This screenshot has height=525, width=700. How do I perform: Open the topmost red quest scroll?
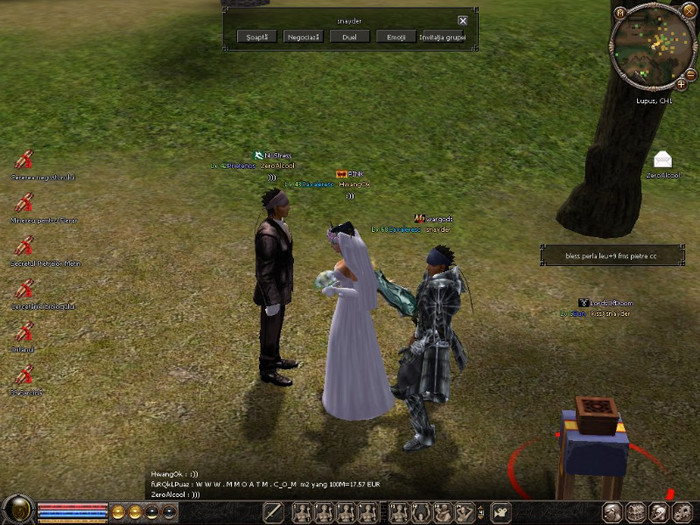point(25,159)
